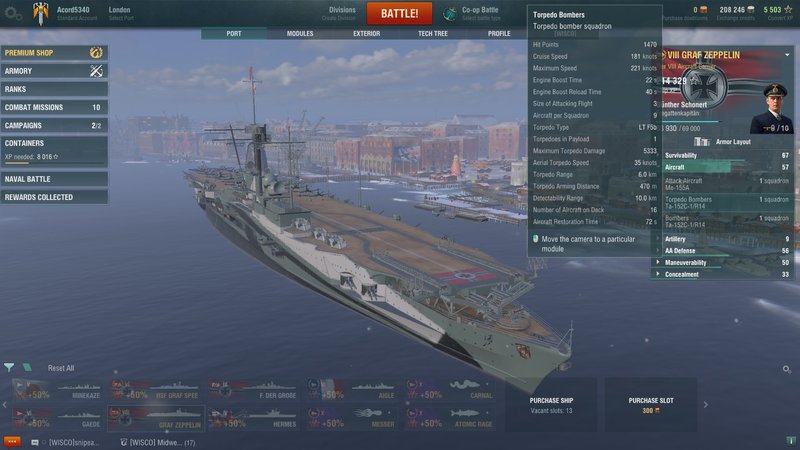The width and height of the screenshot is (800, 450).
Task: Switch to the Exterior tab
Action: (366, 33)
